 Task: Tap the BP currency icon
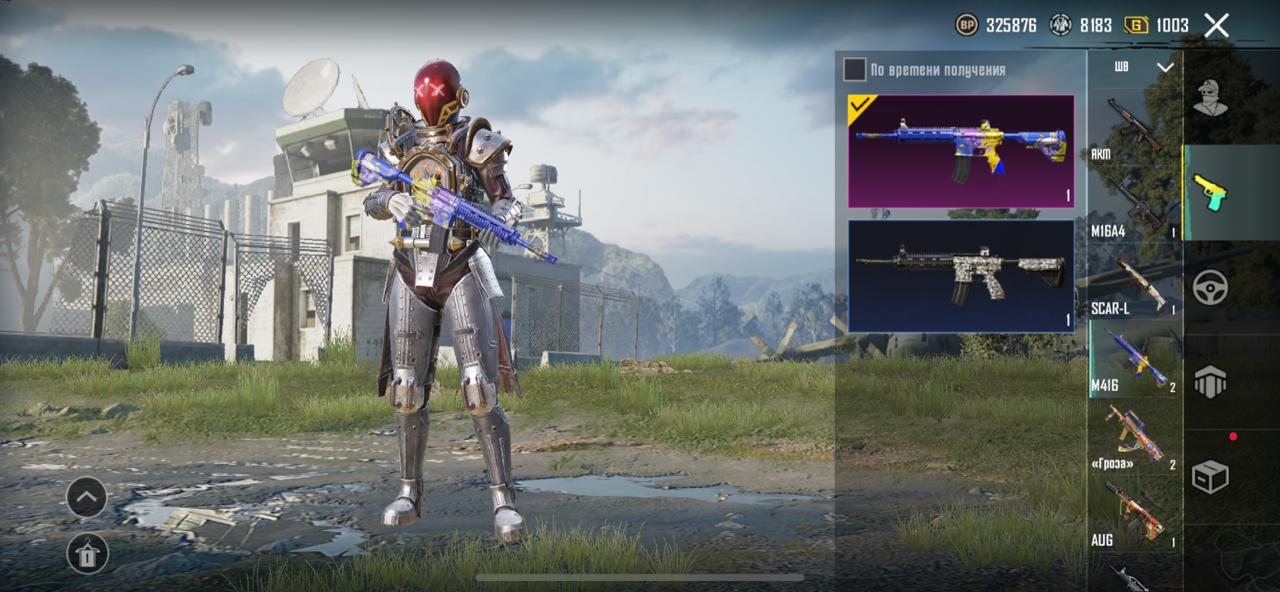[x=967, y=25]
